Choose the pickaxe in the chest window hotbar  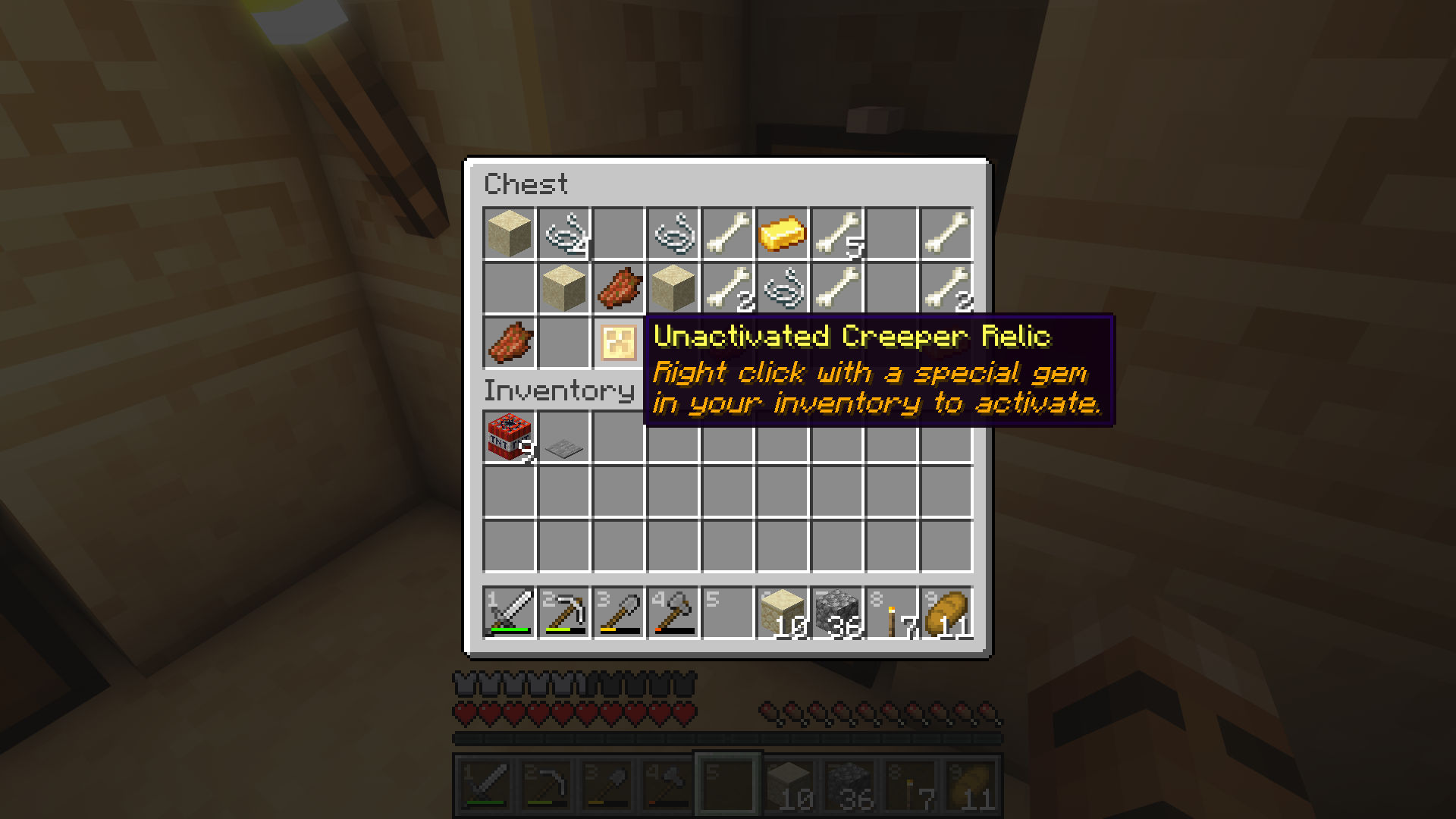(x=563, y=613)
